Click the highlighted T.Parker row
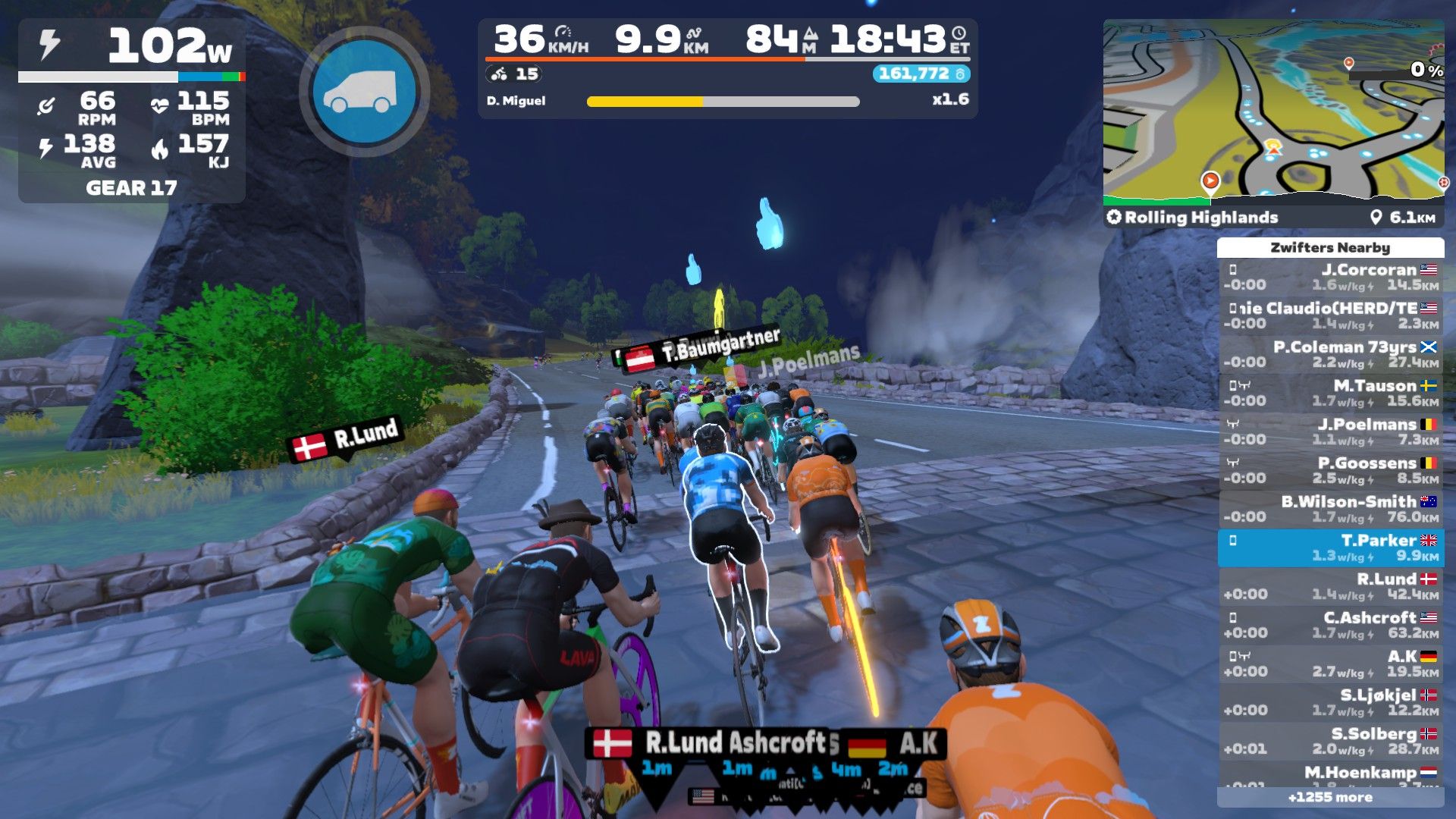 click(x=1331, y=548)
